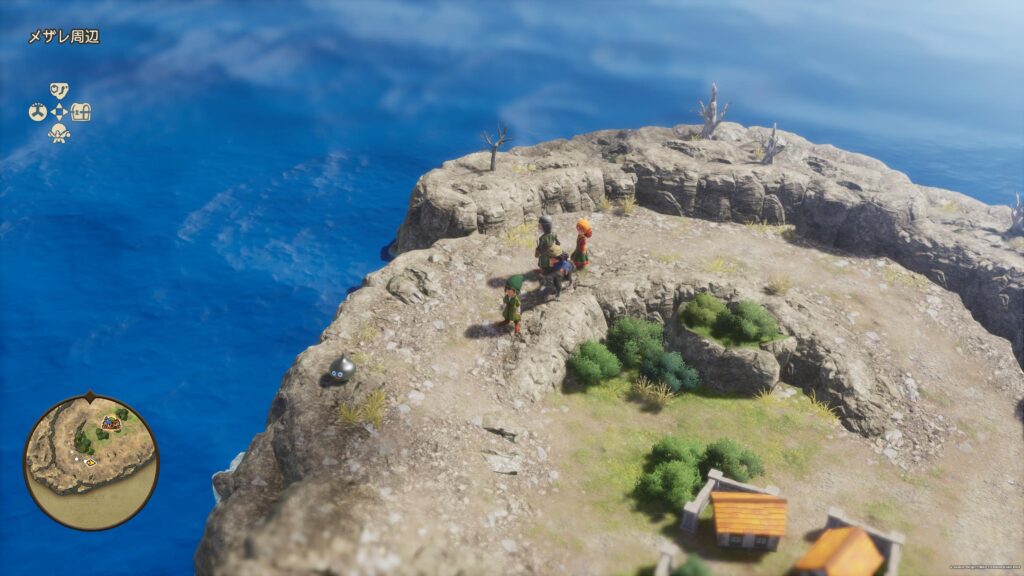Activate the heart and music note icon

pyautogui.click(x=59, y=91)
